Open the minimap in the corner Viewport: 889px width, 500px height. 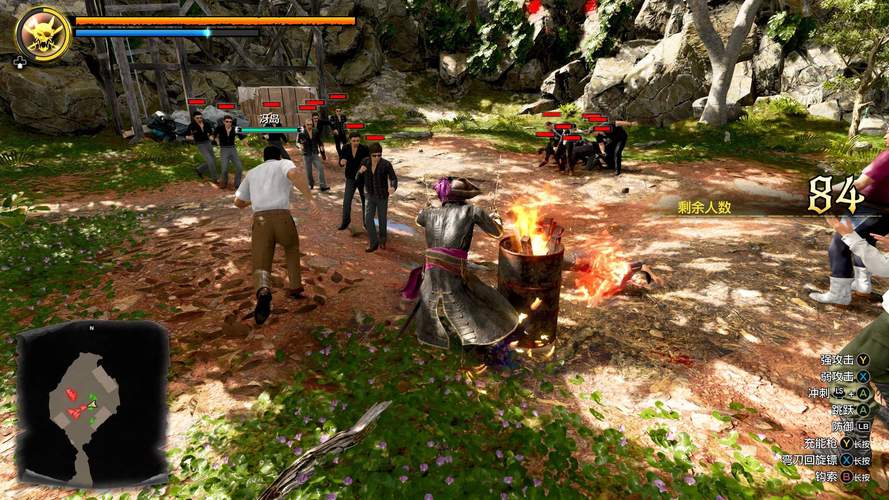pyautogui.click(x=92, y=402)
